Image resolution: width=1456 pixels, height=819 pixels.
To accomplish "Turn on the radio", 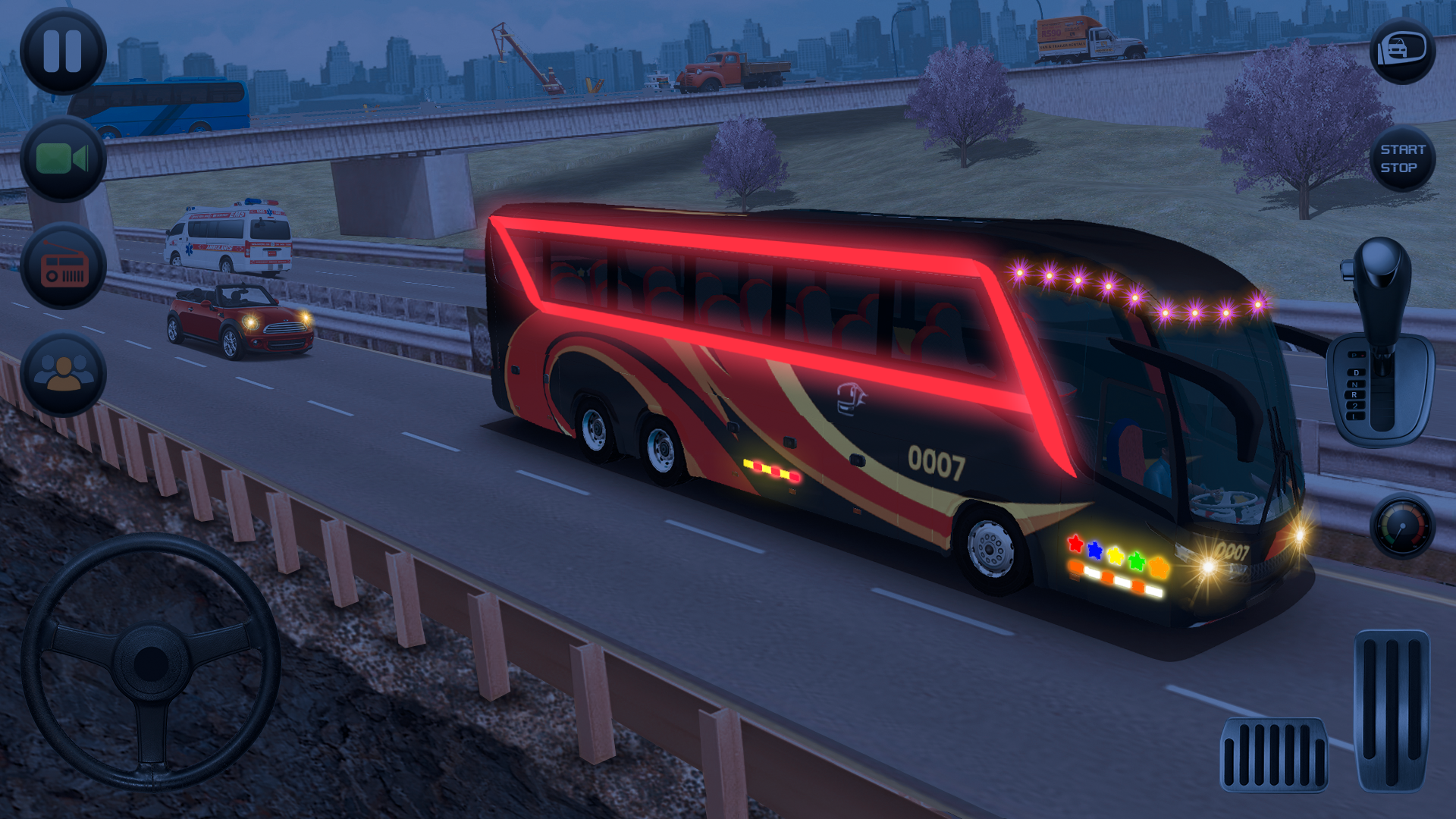I will tap(63, 267).
